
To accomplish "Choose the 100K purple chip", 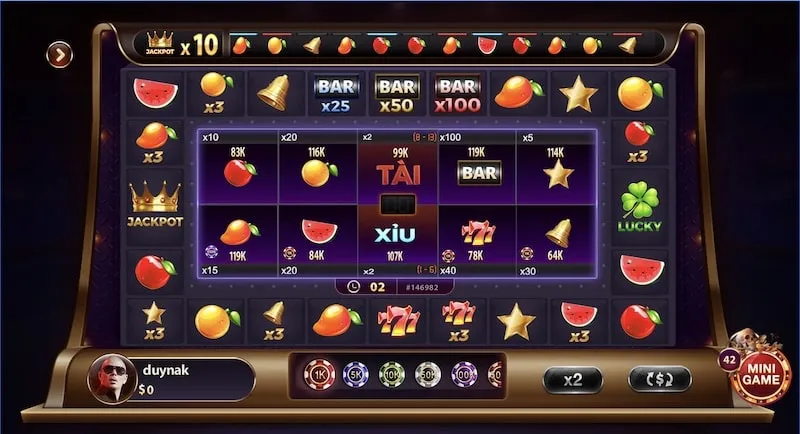I will (462, 375).
